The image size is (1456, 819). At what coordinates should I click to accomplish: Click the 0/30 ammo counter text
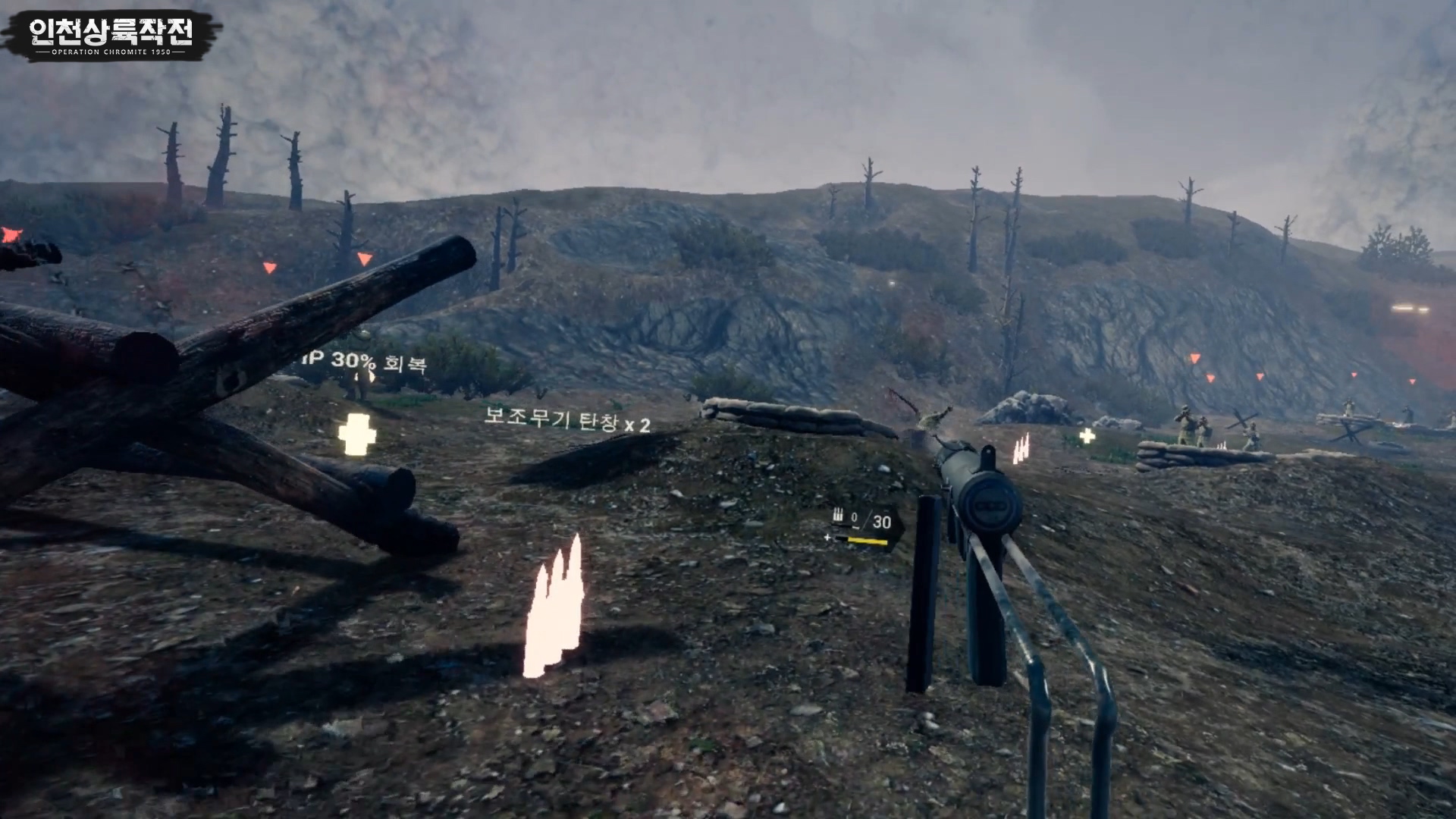[872, 519]
